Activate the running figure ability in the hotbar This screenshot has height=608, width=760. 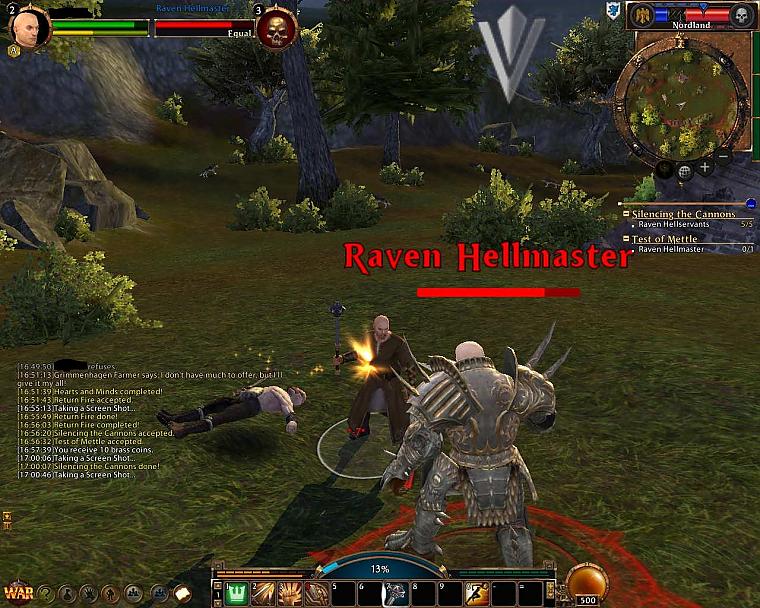tap(477, 593)
